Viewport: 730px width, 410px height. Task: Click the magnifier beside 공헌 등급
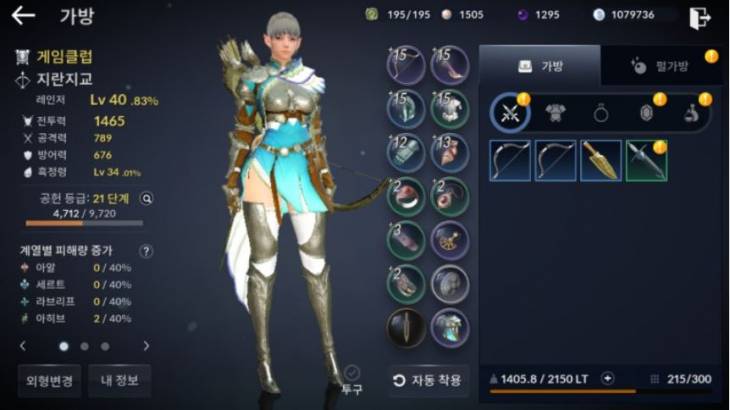(x=147, y=198)
